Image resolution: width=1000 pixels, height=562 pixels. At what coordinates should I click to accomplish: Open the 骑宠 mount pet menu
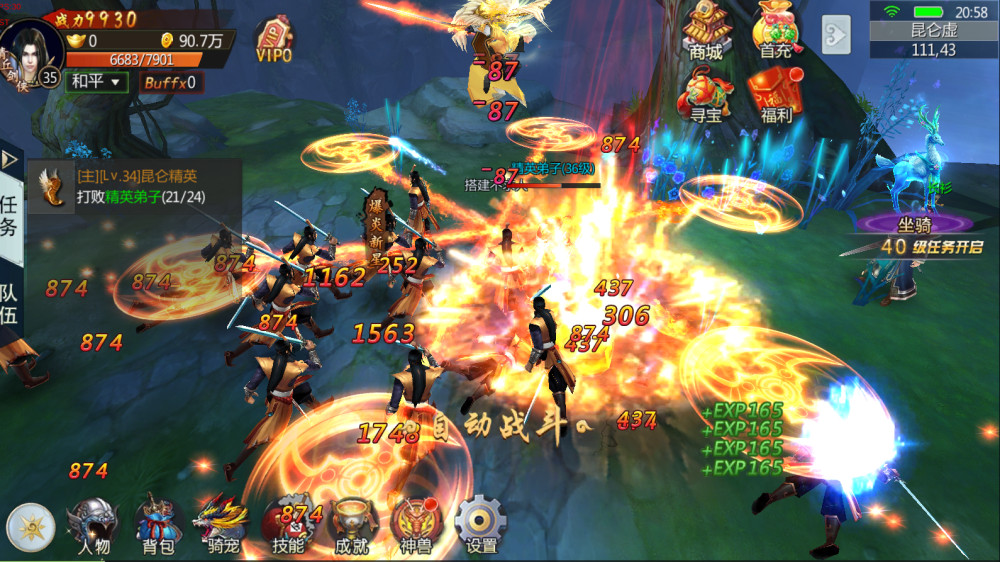(x=223, y=524)
